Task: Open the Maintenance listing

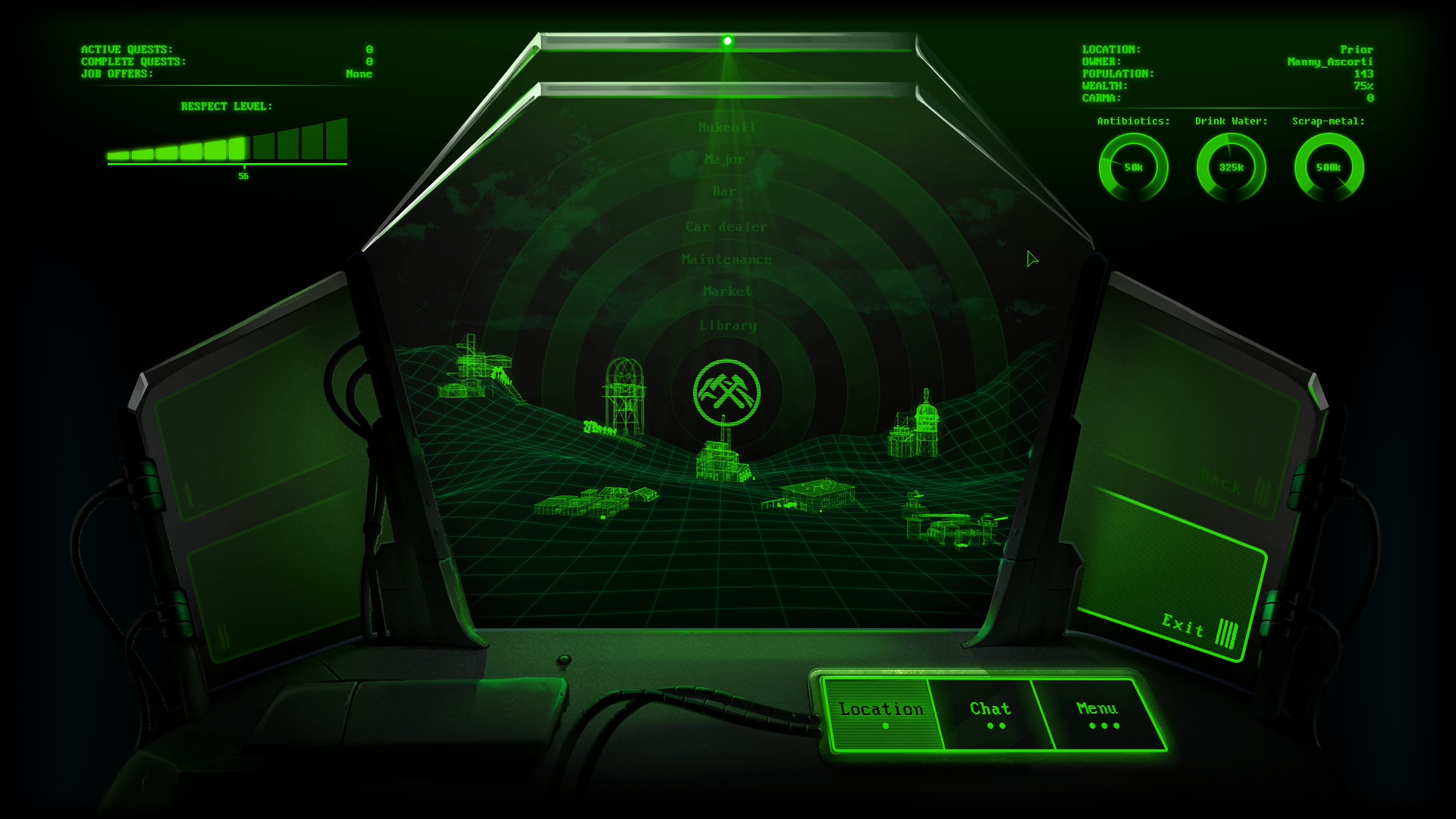Action: click(x=727, y=259)
